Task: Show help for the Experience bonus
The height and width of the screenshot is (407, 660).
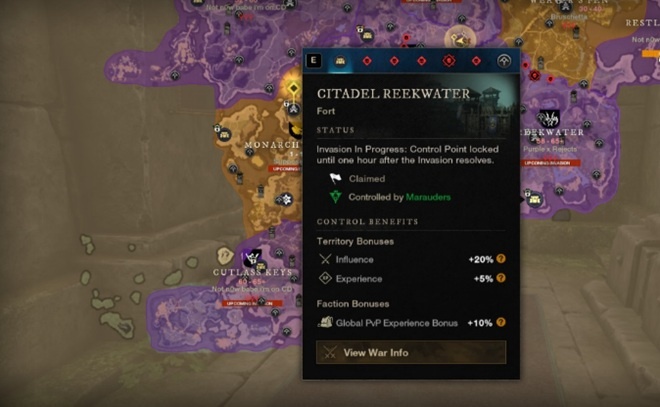Action: pos(501,278)
